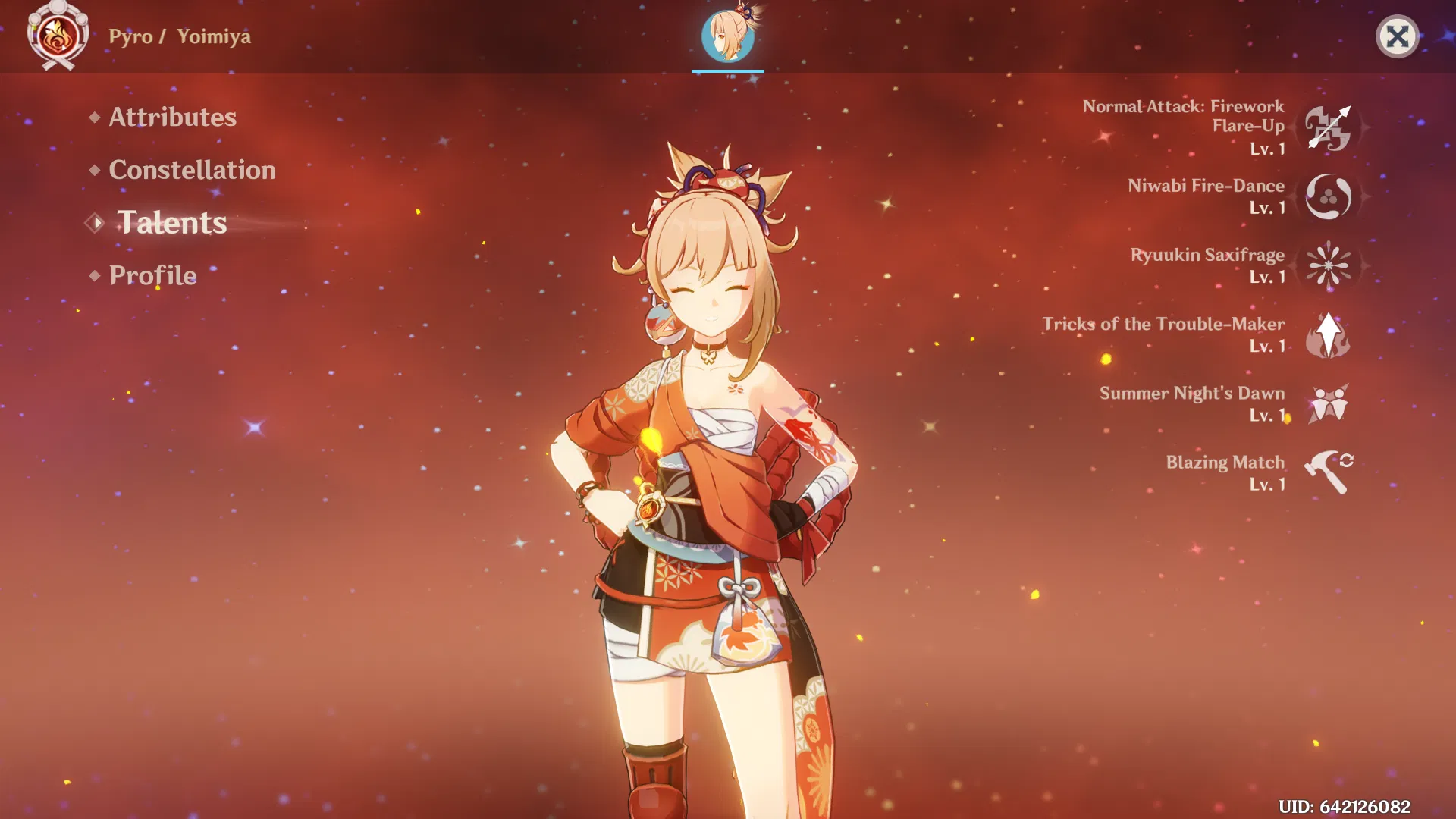The height and width of the screenshot is (819, 1456).
Task: Expand the Constellation diamond marker
Action: click(x=94, y=171)
